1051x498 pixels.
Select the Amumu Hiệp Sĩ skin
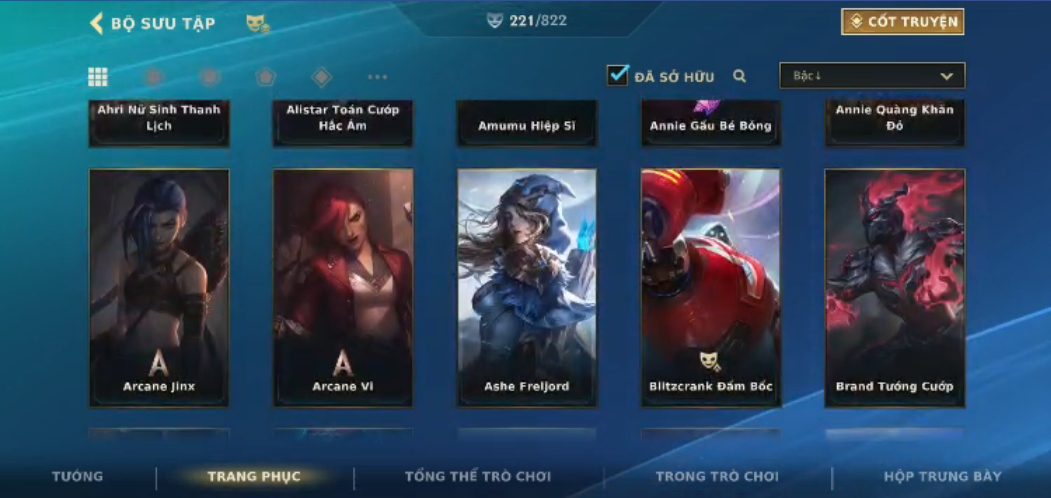527,125
